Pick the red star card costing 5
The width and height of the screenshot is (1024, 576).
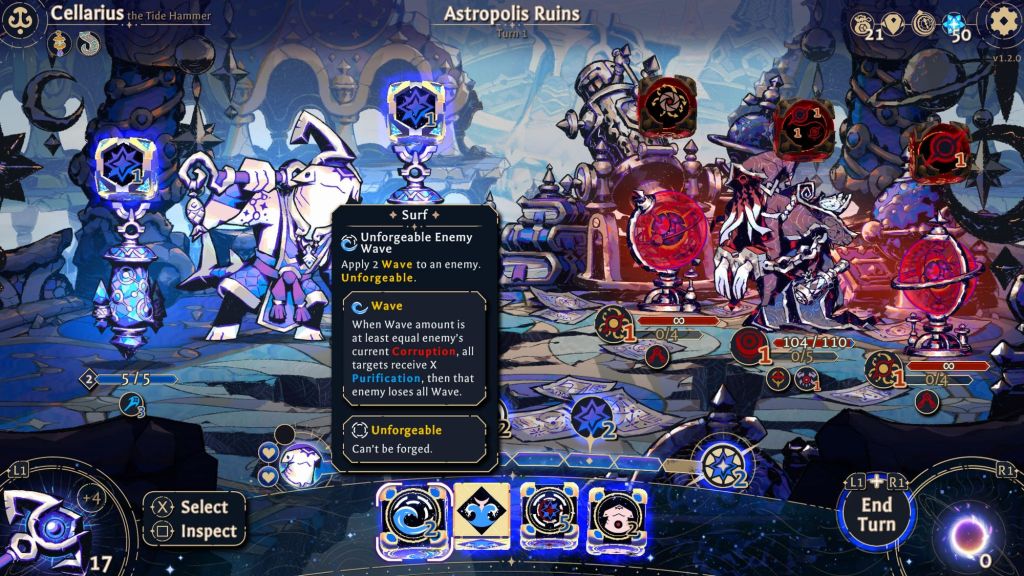click(547, 518)
